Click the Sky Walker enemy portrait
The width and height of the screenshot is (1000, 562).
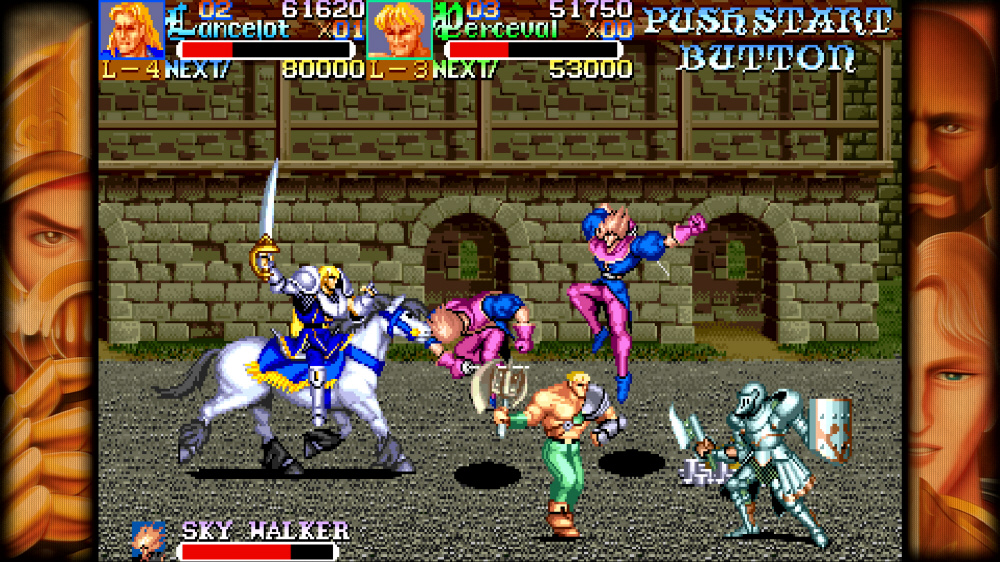click(x=149, y=540)
